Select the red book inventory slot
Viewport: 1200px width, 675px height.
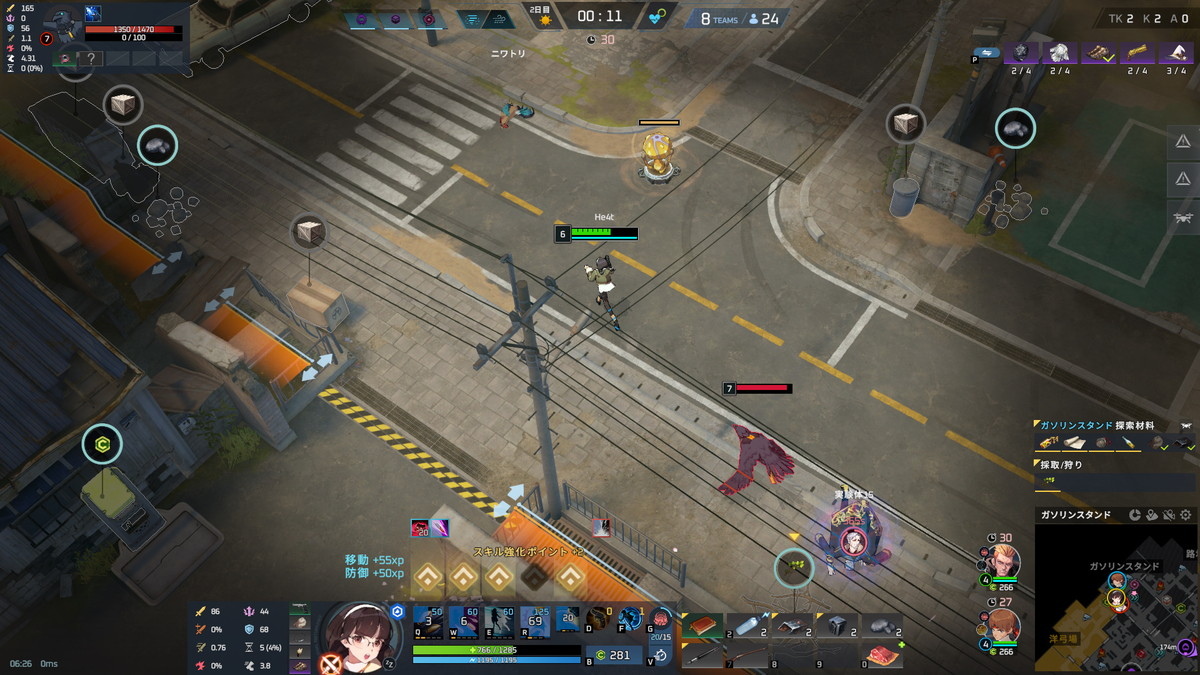(702, 626)
